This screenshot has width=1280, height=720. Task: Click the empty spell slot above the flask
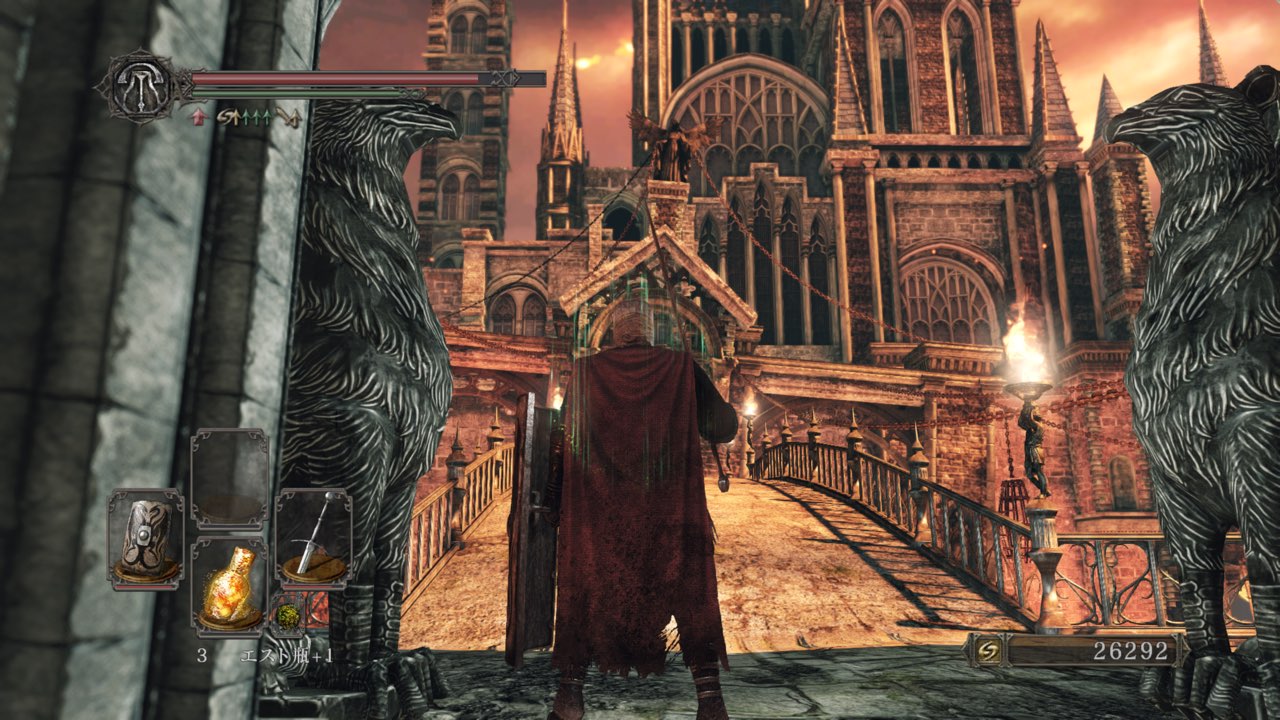point(229,478)
